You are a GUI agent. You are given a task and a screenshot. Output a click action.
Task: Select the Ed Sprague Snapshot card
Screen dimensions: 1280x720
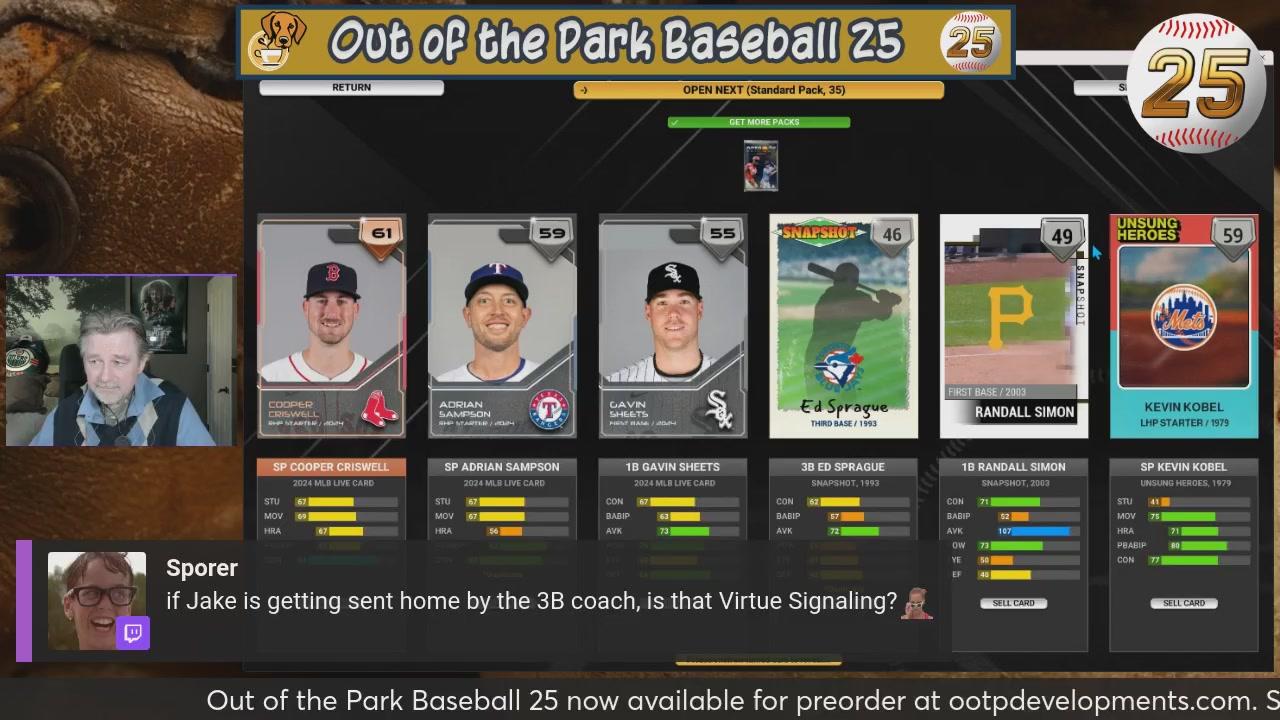tap(843, 326)
